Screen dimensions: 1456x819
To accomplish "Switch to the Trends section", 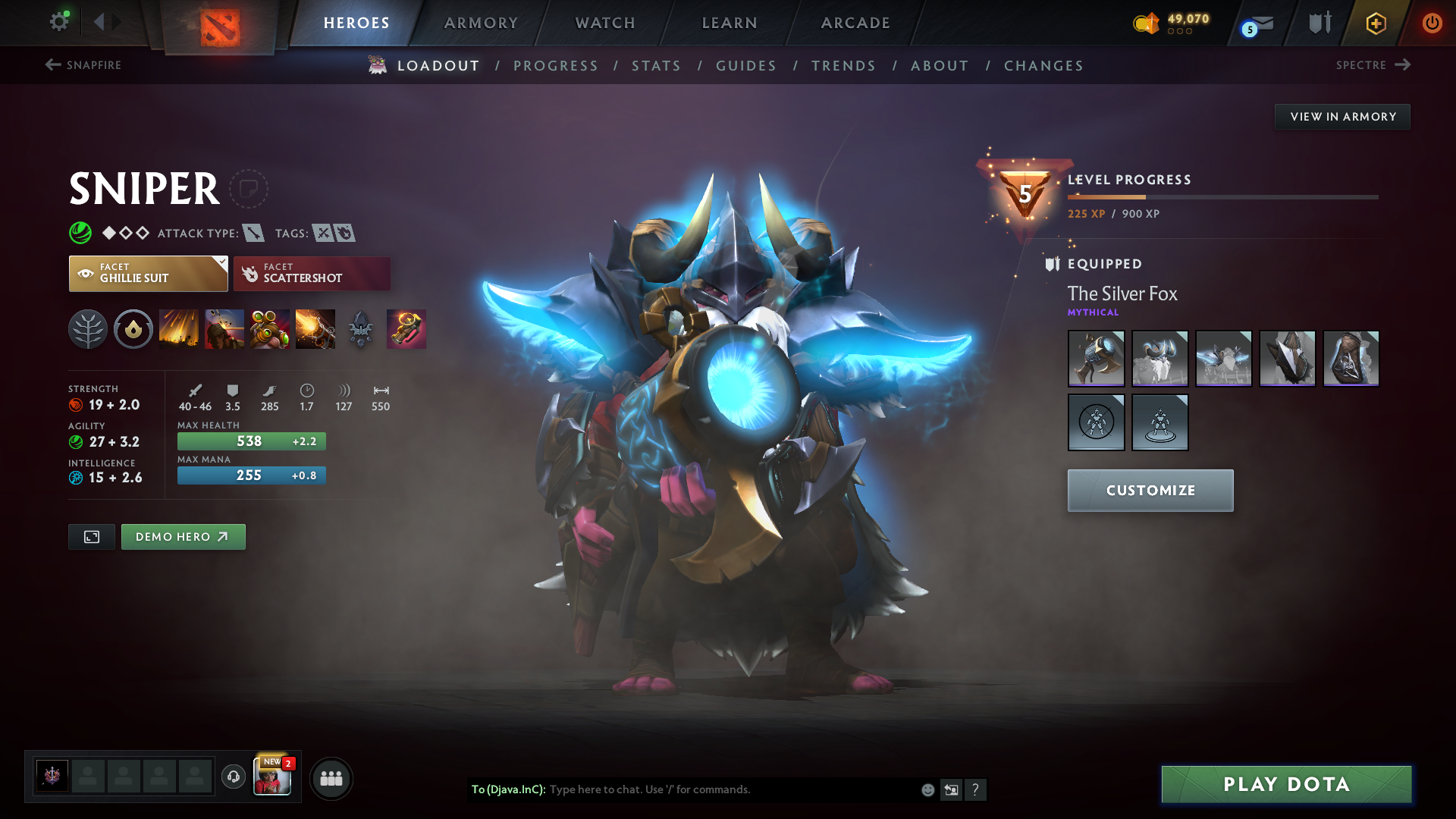I will [843, 66].
